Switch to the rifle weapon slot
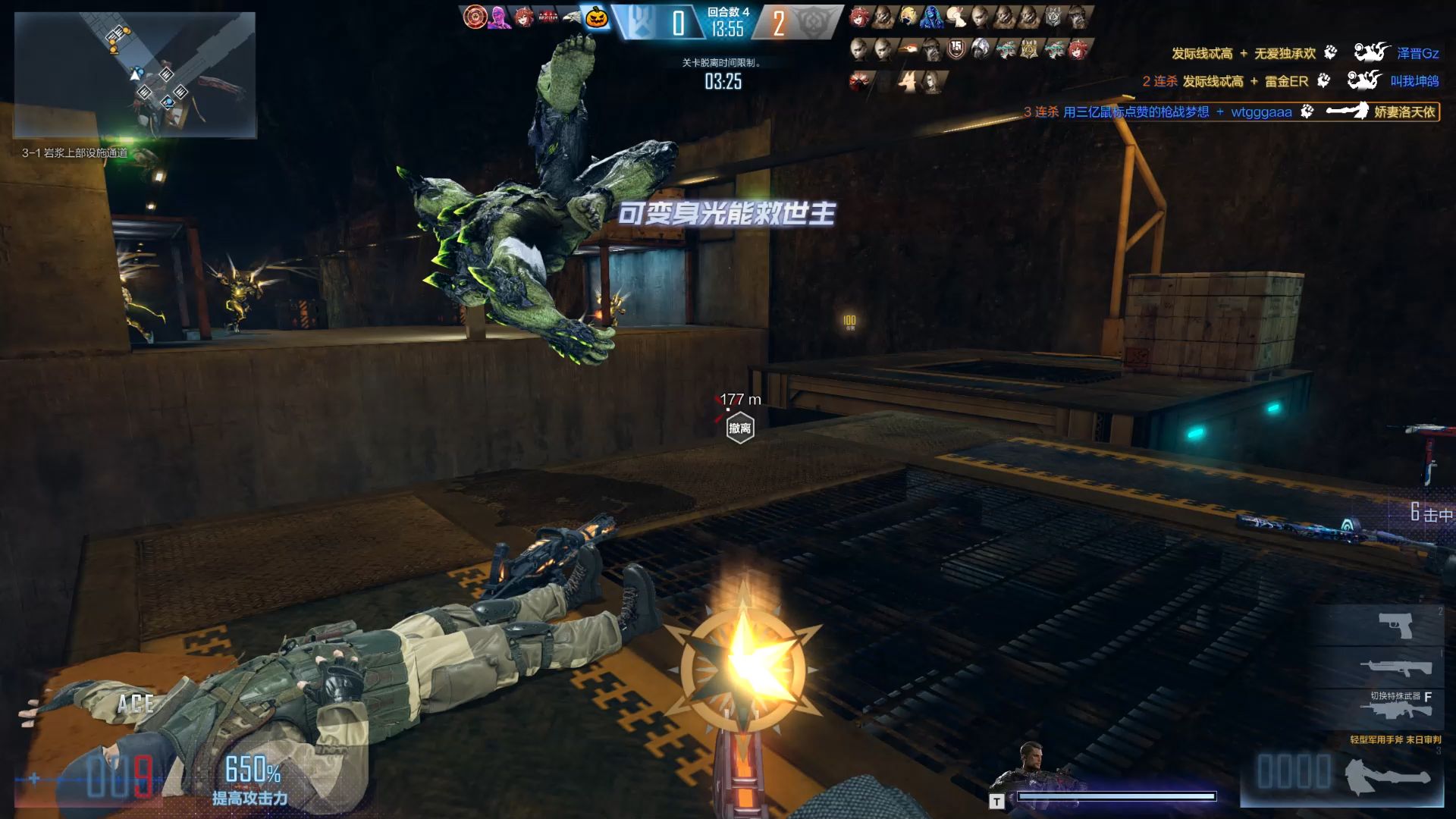The width and height of the screenshot is (1456, 819). [1397, 667]
